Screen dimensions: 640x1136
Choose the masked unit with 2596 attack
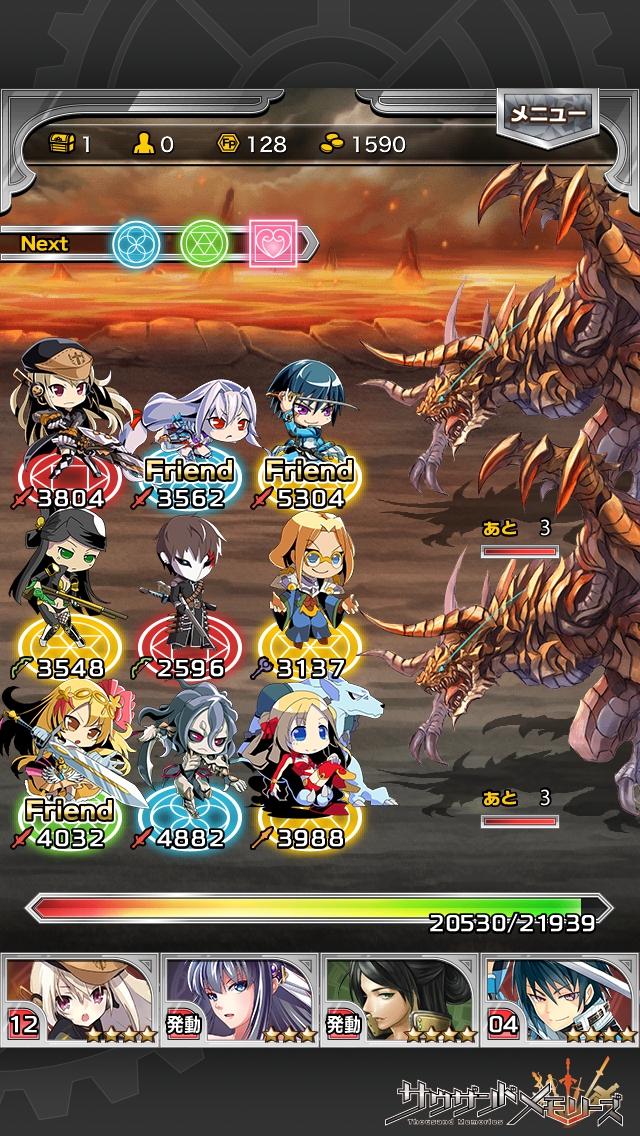pyautogui.click(x=190, y=600)
